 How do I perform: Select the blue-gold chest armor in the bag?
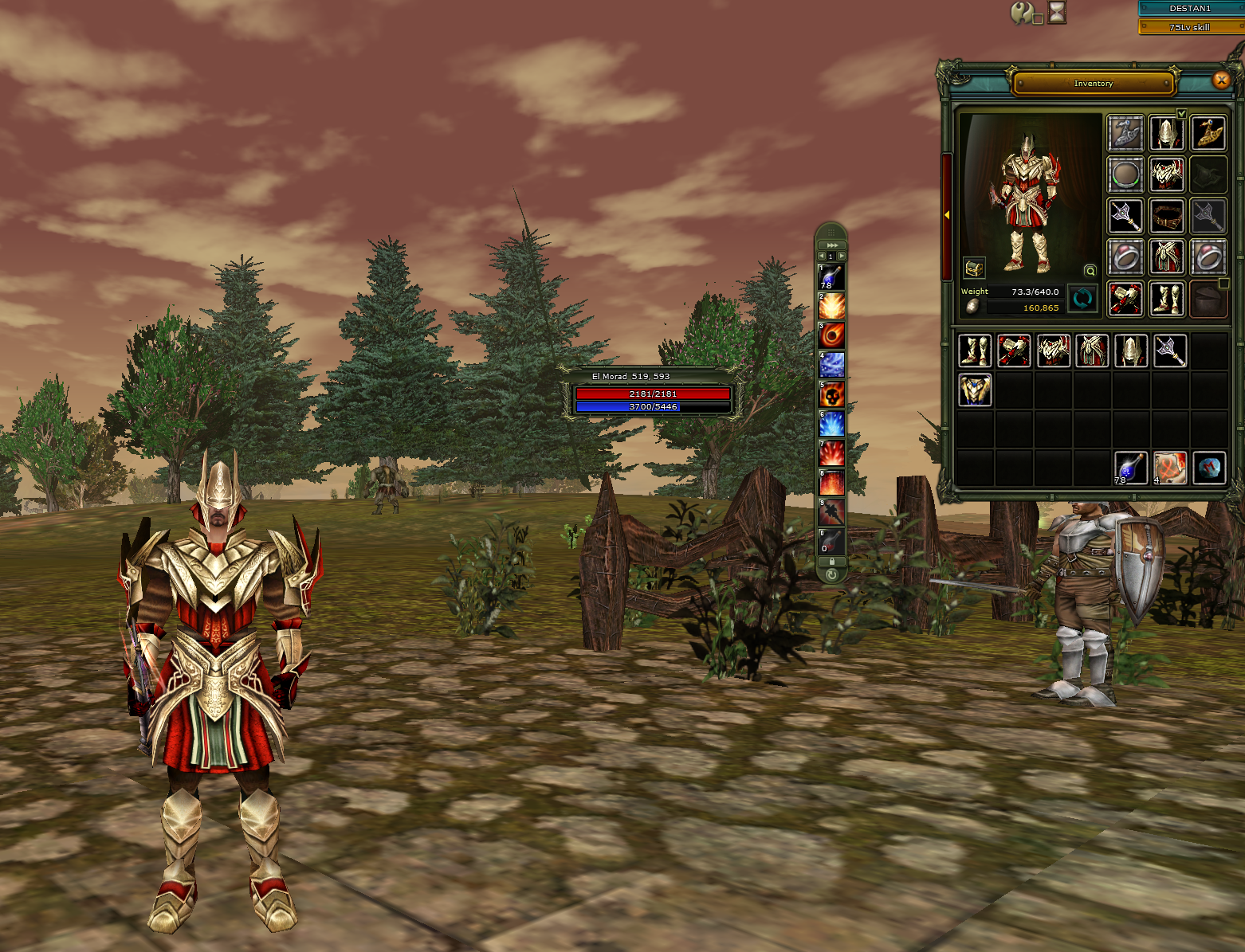(975, 390)
